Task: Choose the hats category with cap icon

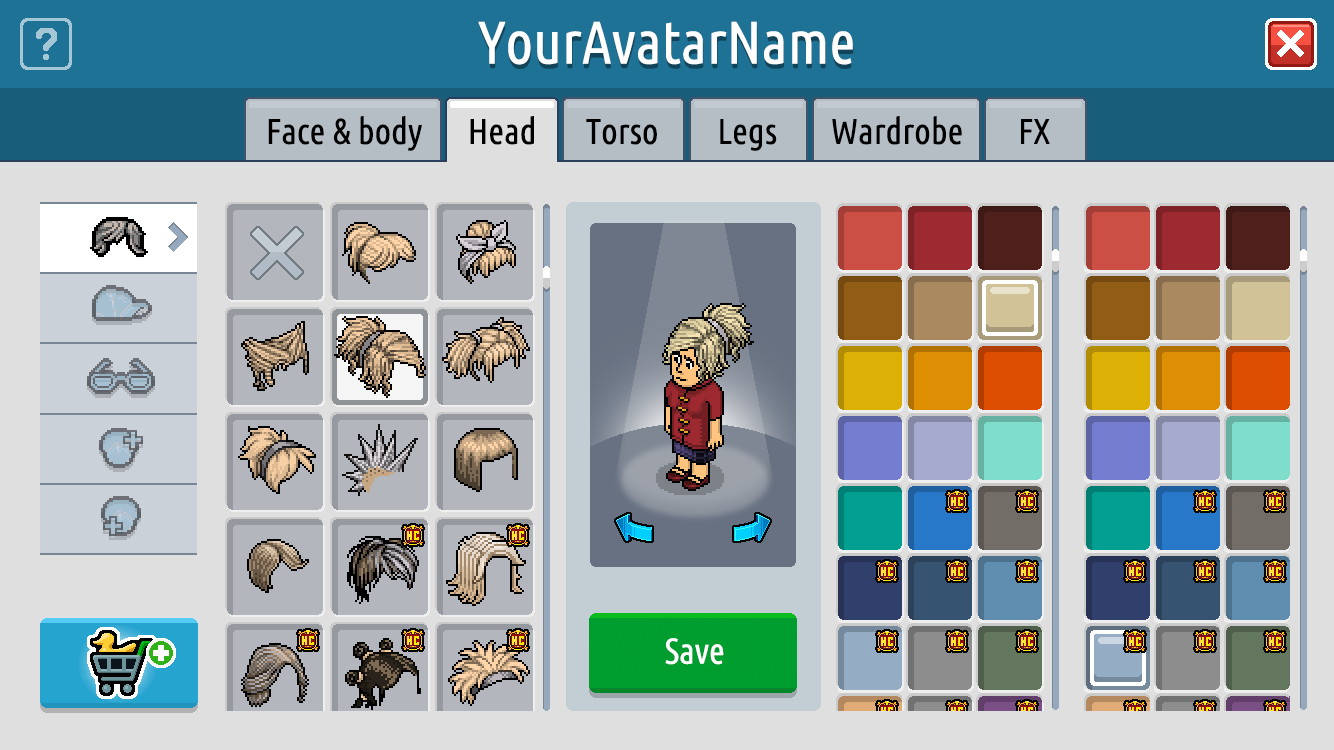Action: [x=119, y=307]
